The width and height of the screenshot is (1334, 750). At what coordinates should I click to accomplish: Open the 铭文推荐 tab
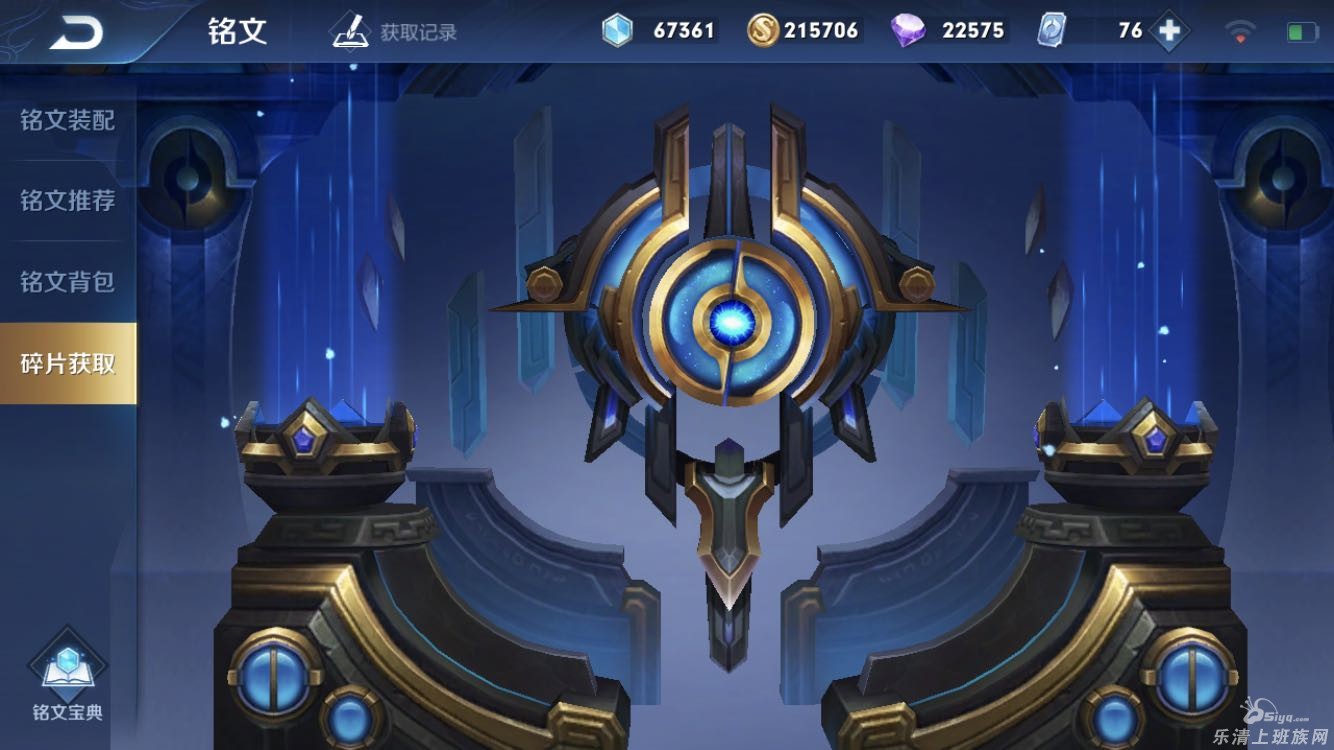click(67, 201)
